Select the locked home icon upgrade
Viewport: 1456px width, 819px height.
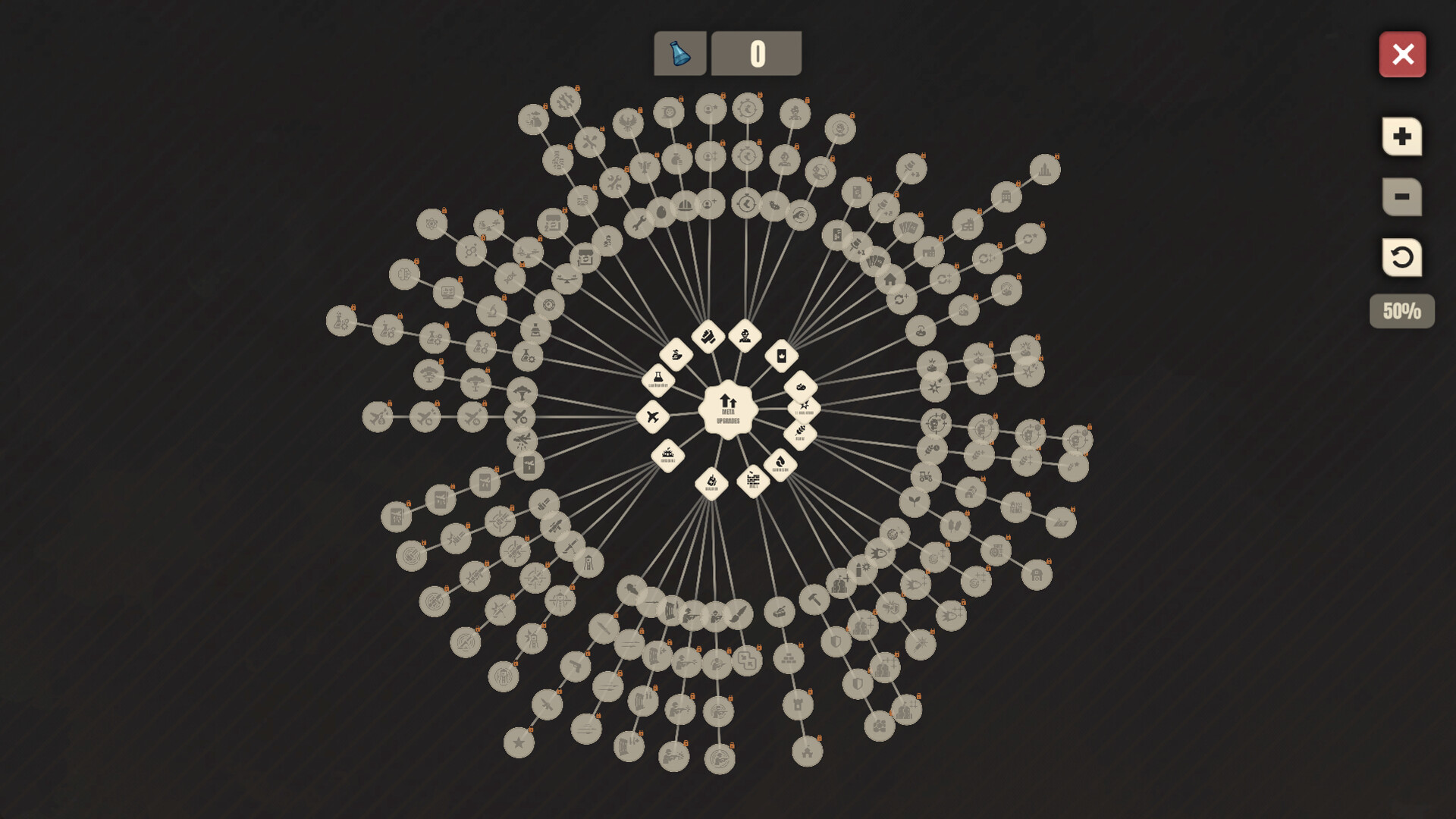coord(890,279)
